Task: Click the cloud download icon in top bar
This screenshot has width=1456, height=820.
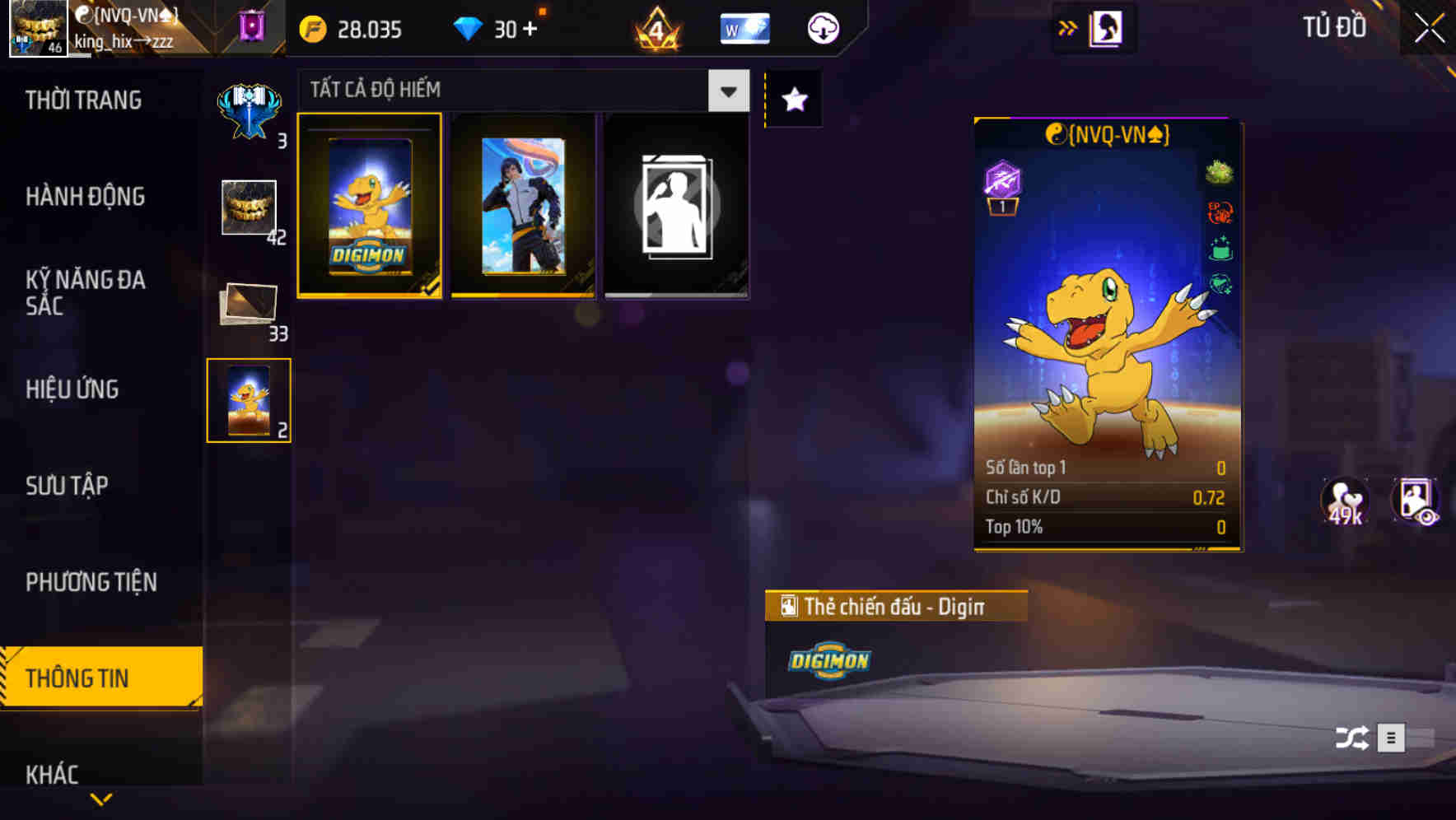Action: coord(822,27)
